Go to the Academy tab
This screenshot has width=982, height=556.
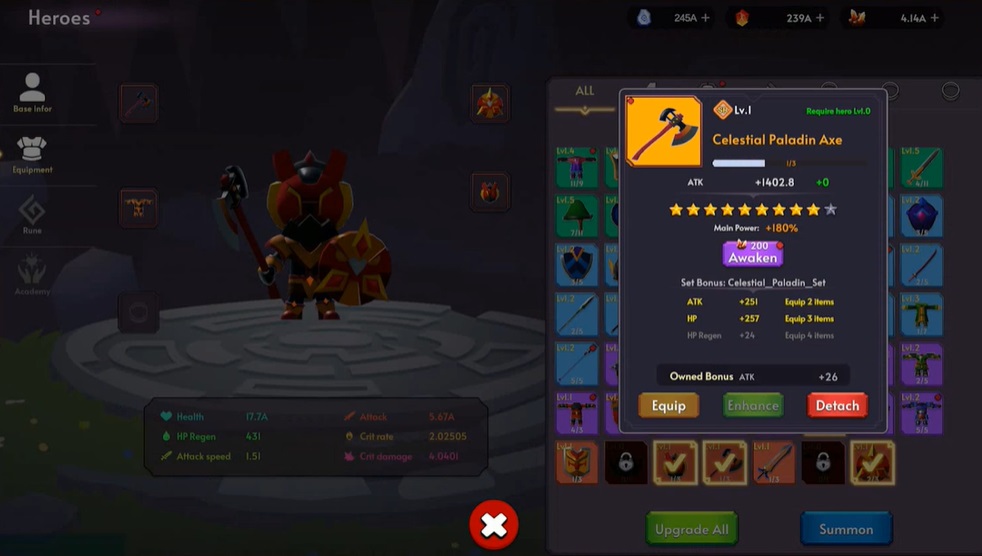tap(33, 277)
